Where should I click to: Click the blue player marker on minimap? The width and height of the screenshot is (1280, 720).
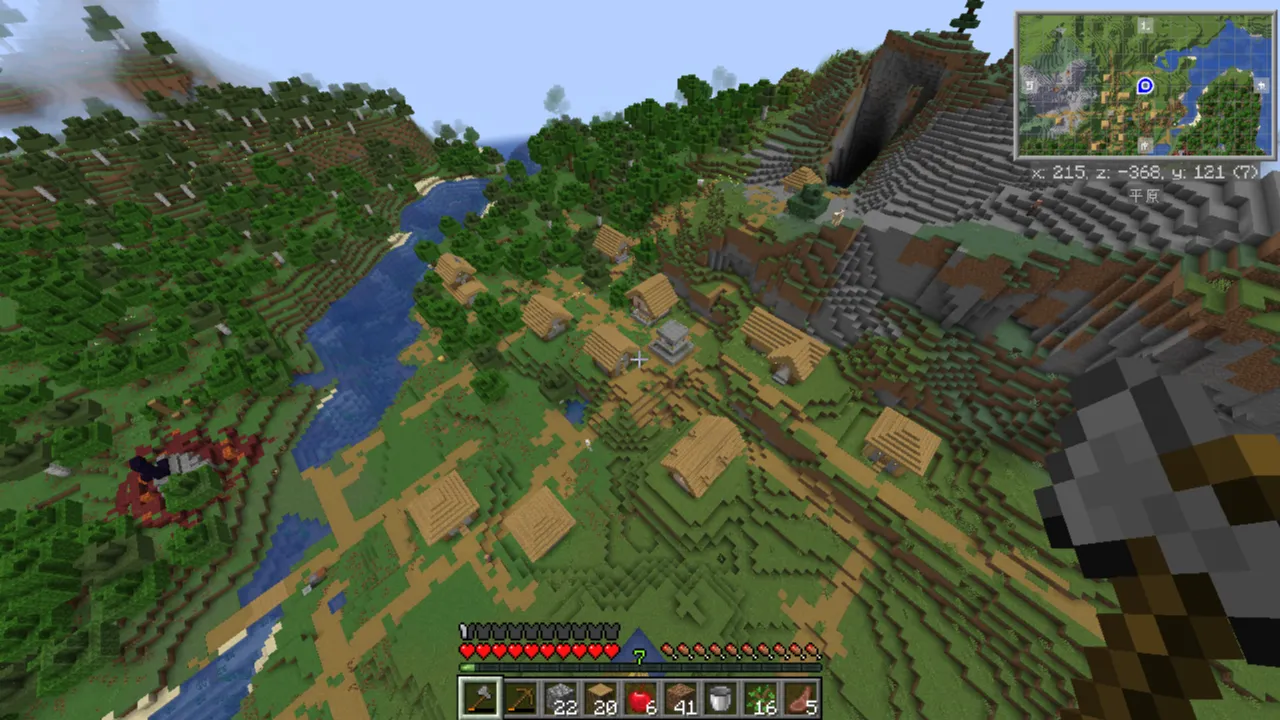pos(1145,86)
